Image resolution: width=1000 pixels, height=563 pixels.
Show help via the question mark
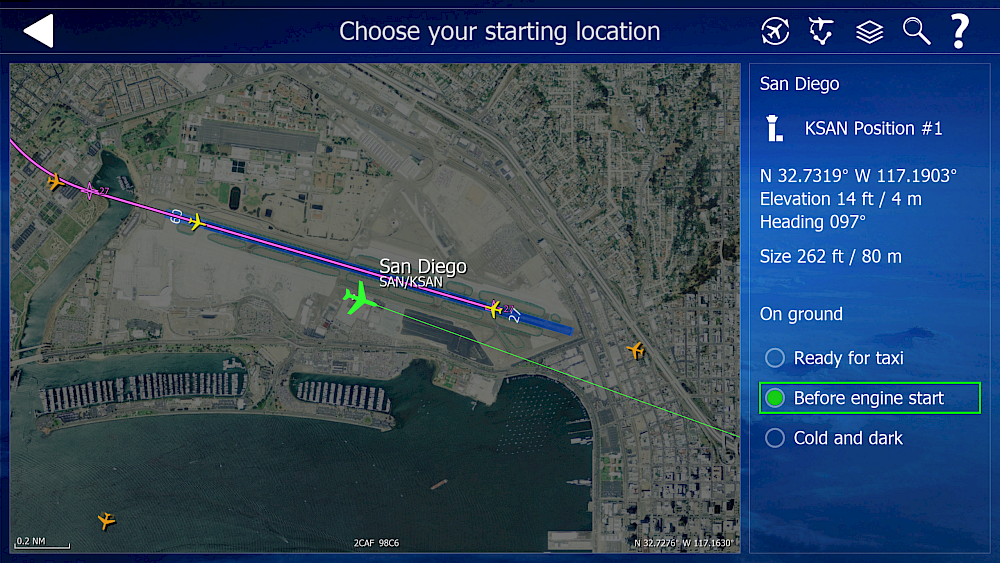click(959, 31)
